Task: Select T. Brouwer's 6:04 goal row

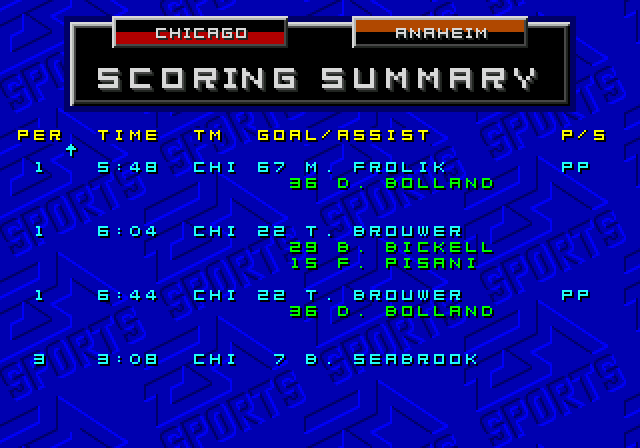Action: [x=322, y=231]
